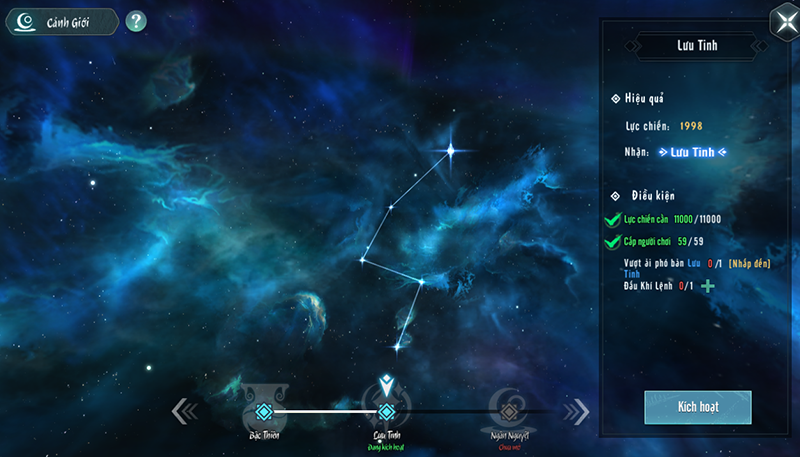Select the Bắc Thiên realm node
800x457 pixels.
point(263,411)
